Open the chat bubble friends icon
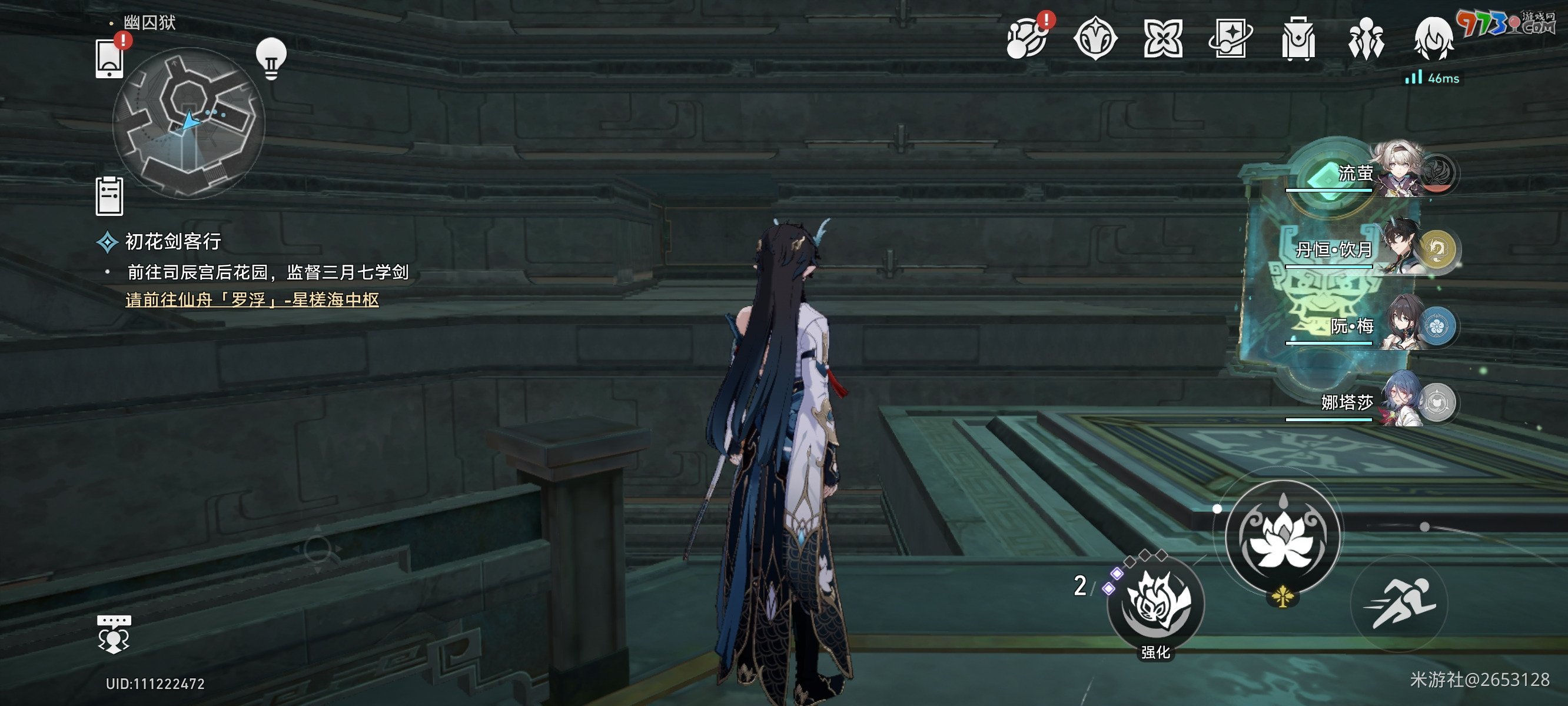The image size is (1568, 706). click(114, 634)
